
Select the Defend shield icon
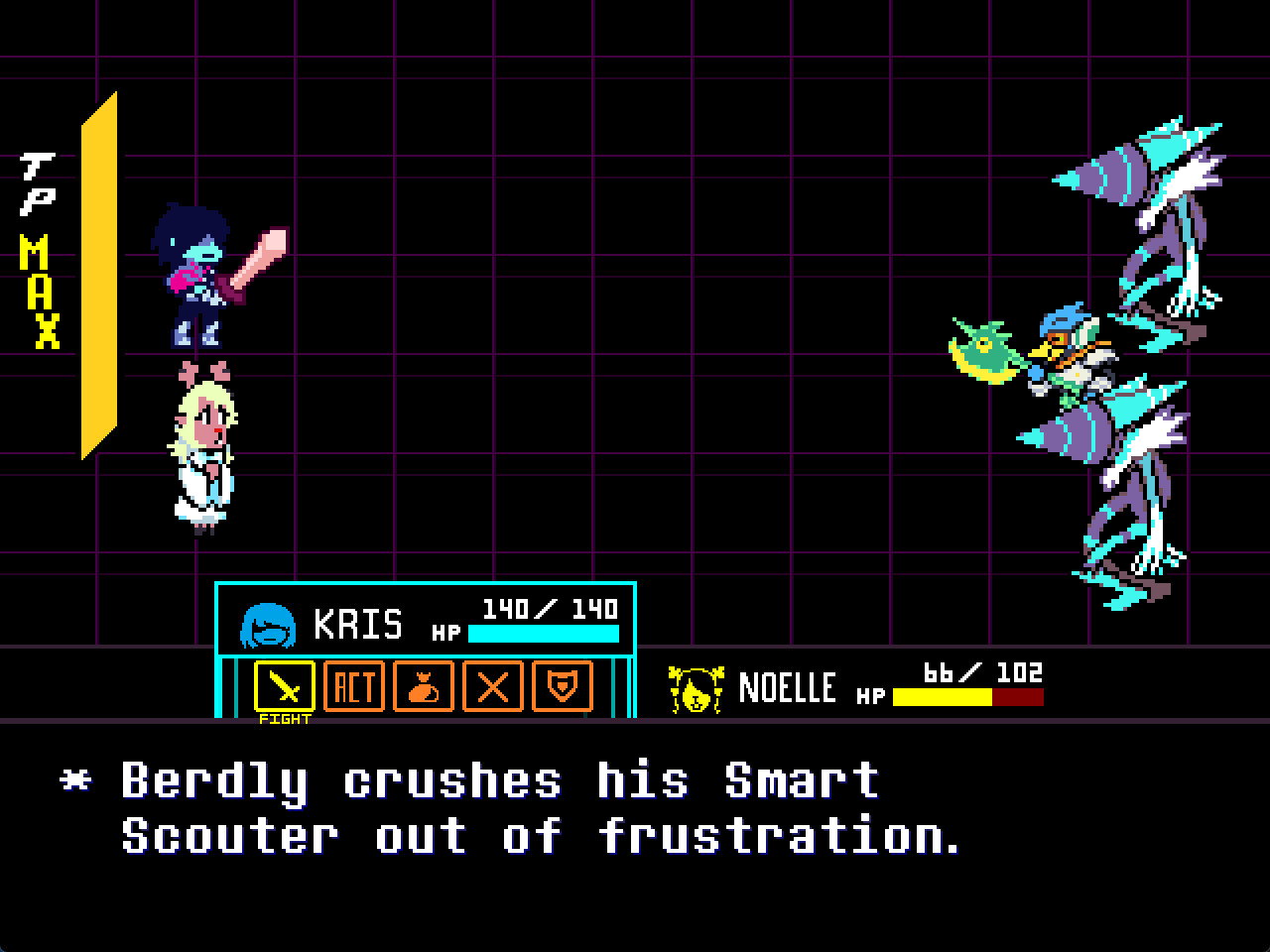coord(561,685)
